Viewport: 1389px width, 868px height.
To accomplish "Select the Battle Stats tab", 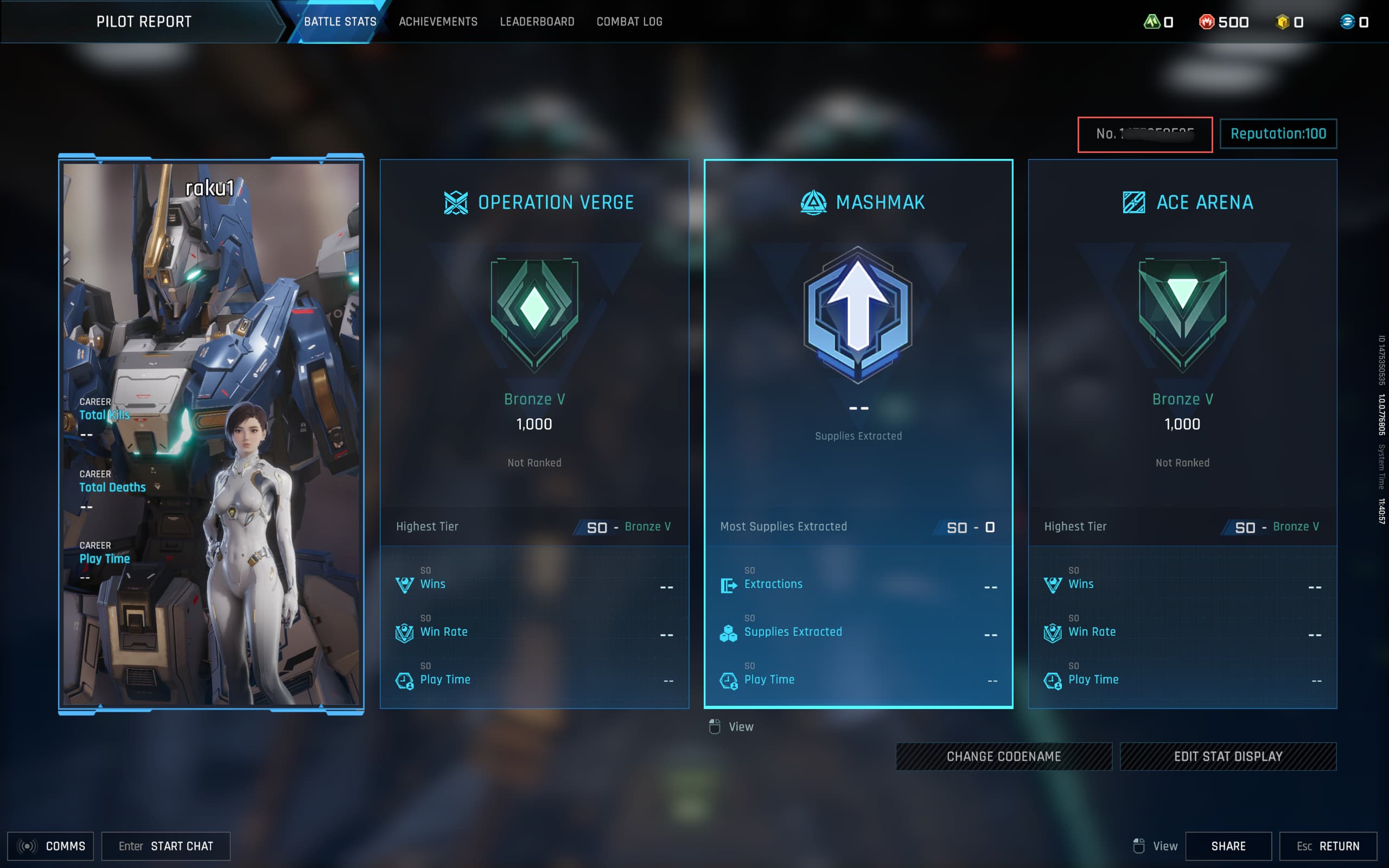I will (x=340, y=22).
